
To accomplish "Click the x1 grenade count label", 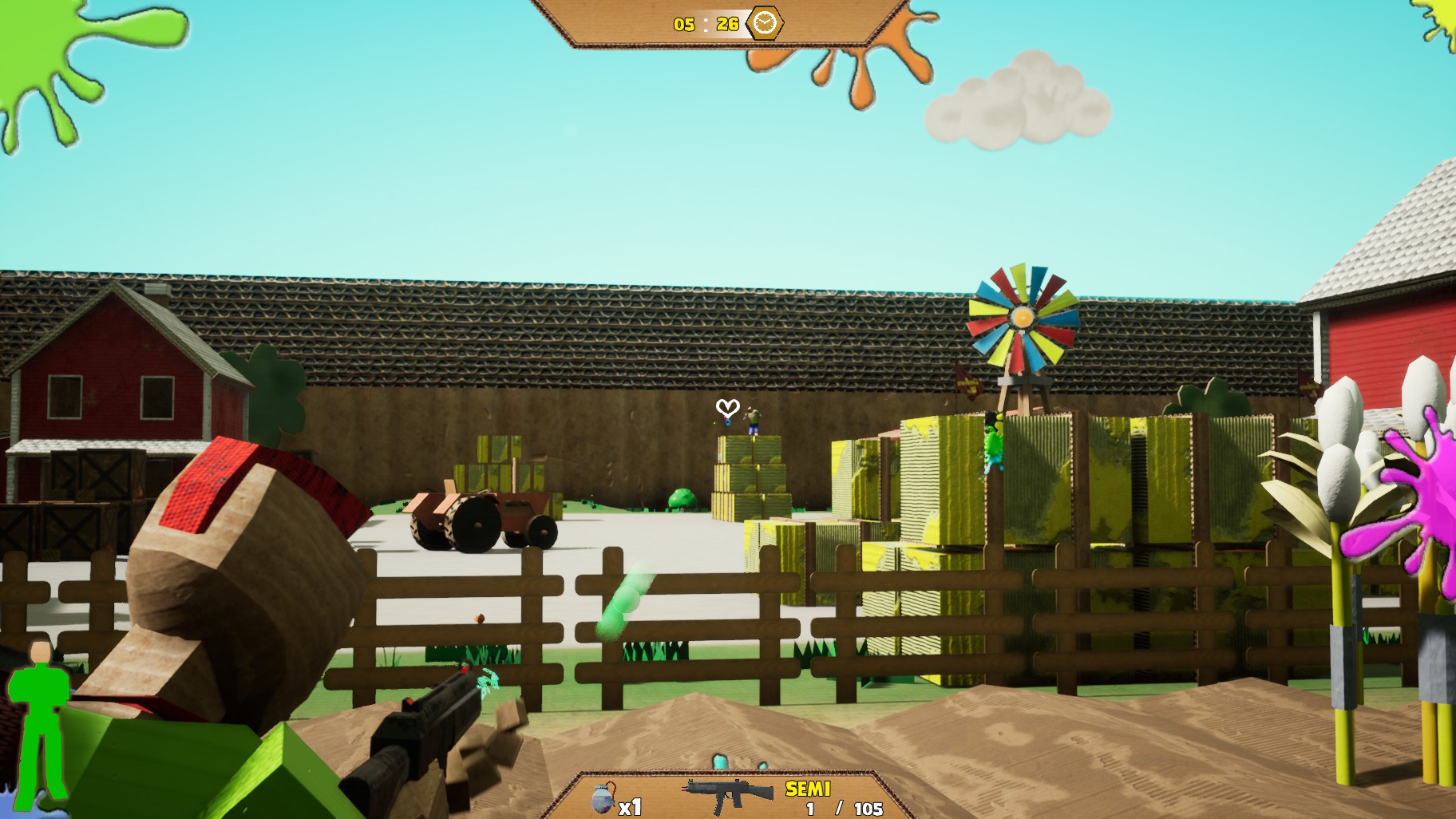I will tap(630, 808).
